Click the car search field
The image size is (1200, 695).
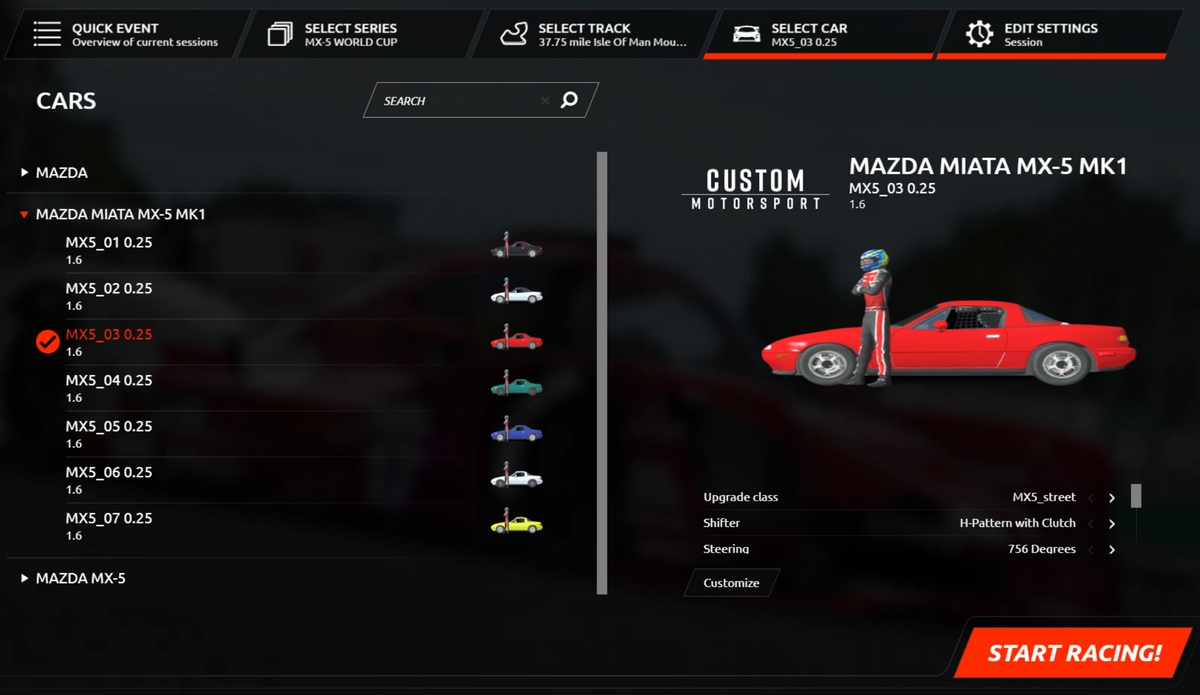pyautogui.click(x=460, y=101)
